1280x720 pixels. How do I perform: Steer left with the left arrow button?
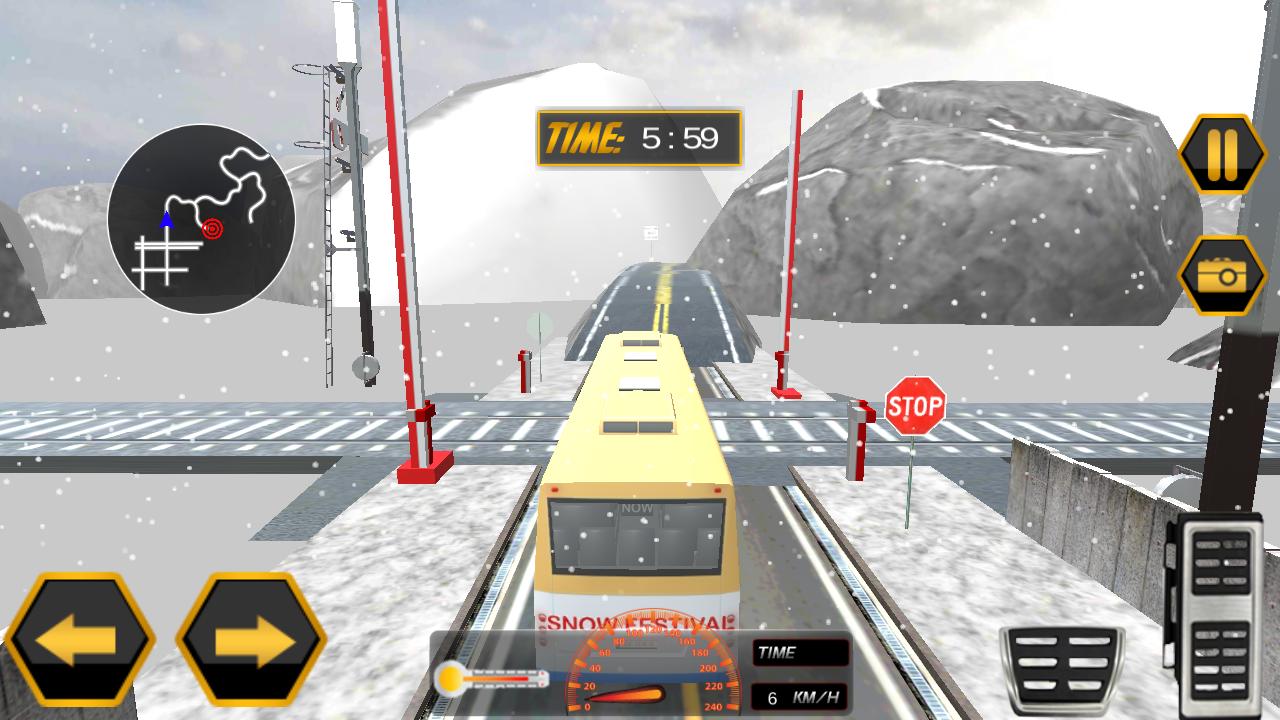pos(80,641)
